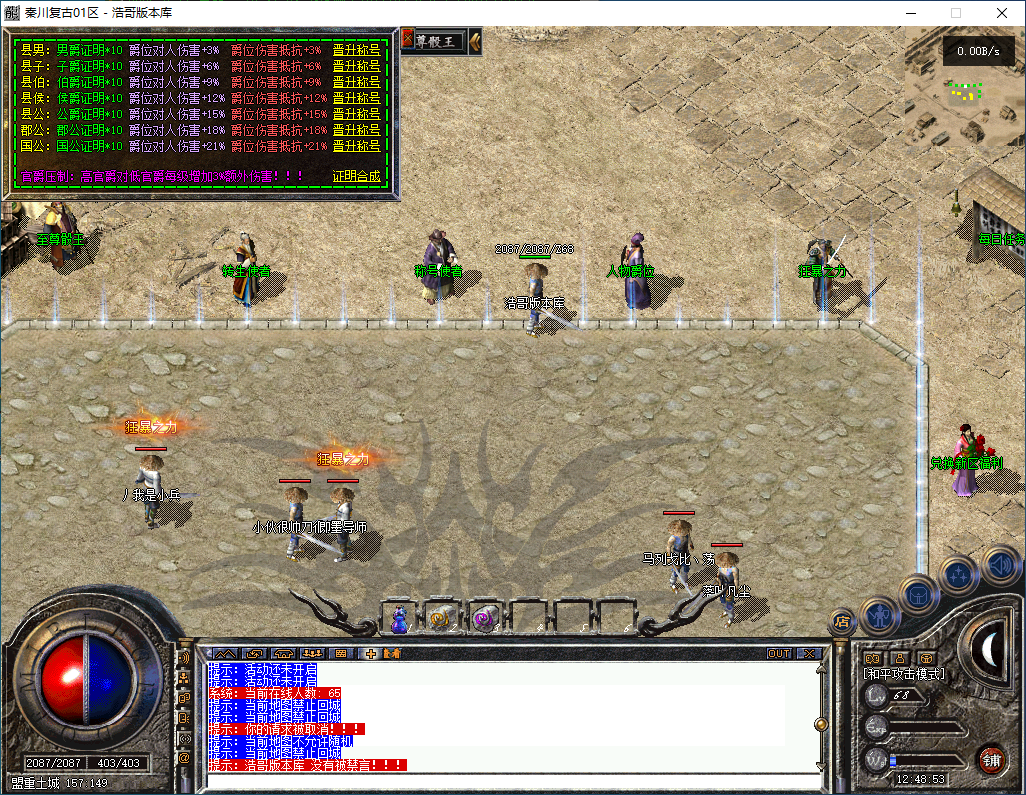Image resolution: width=1026 pixels, height=795 pixels.
Task: Maximize the game window
Action: coord(955,13)
